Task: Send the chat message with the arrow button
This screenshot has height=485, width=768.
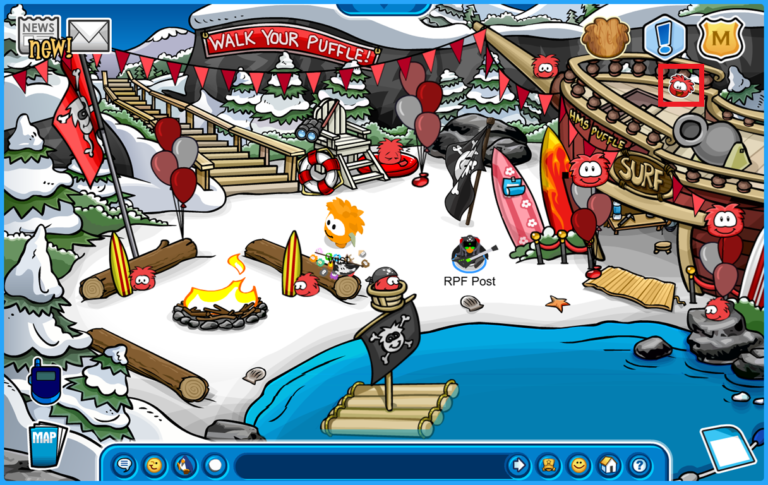Action: pos(518,465)
